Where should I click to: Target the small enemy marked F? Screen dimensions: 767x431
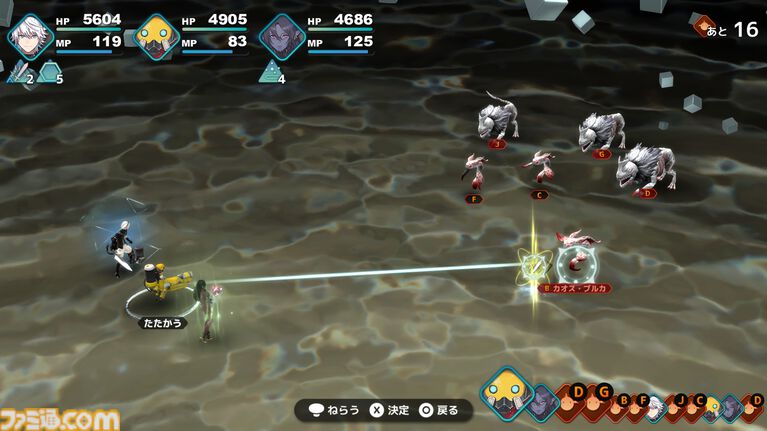coord(475,172)
